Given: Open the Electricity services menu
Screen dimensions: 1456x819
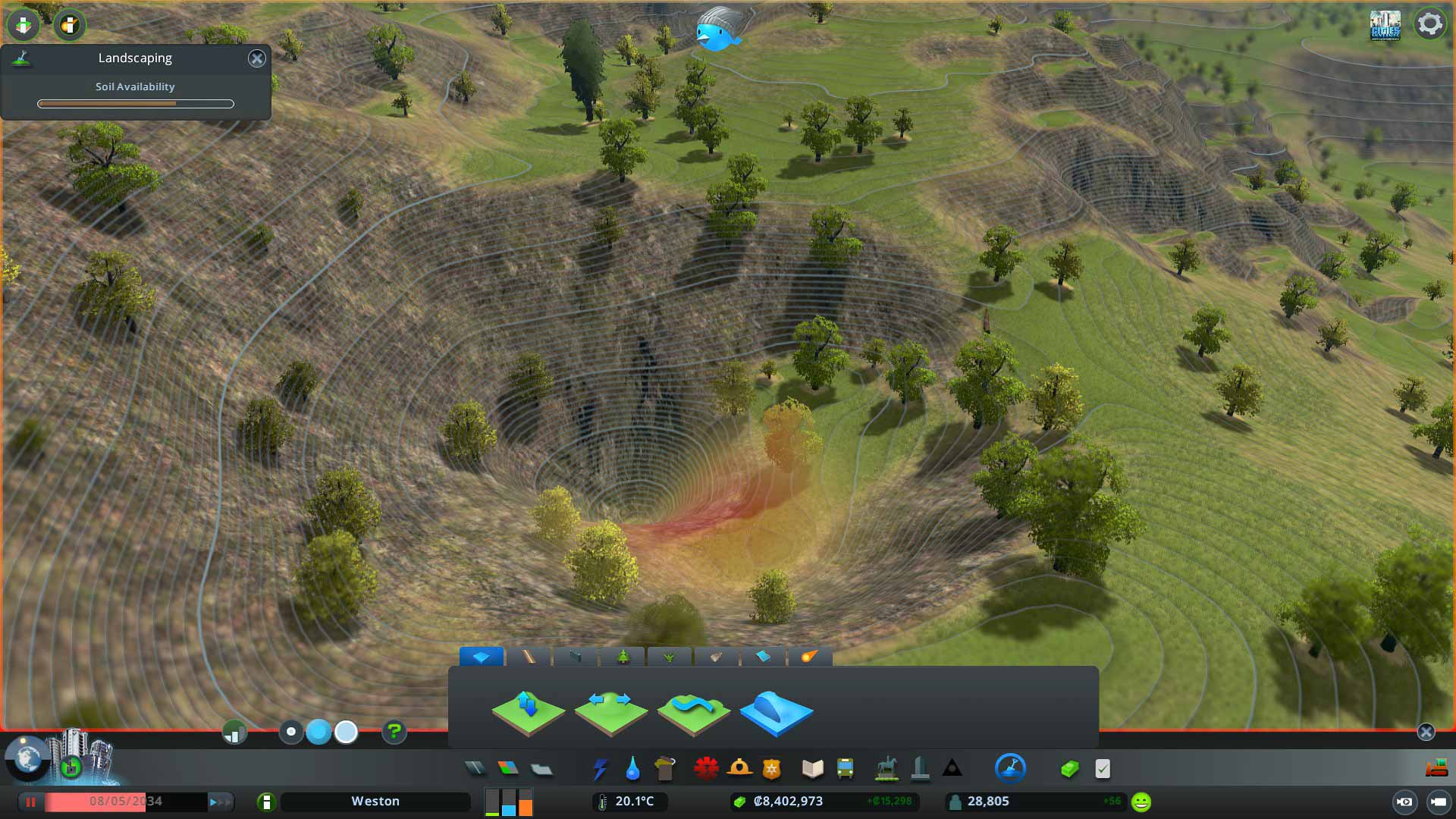Looking at the screenshot, I should pos(601,768).
